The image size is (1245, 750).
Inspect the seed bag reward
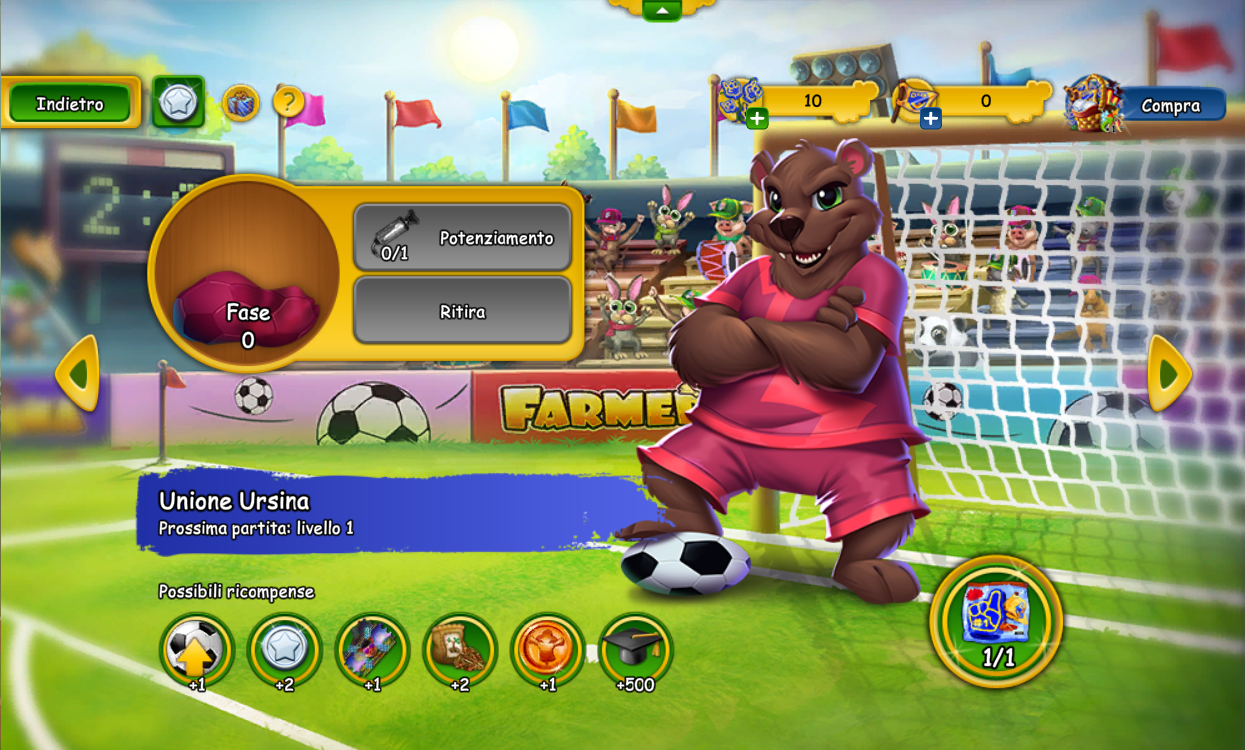point(460,650)
